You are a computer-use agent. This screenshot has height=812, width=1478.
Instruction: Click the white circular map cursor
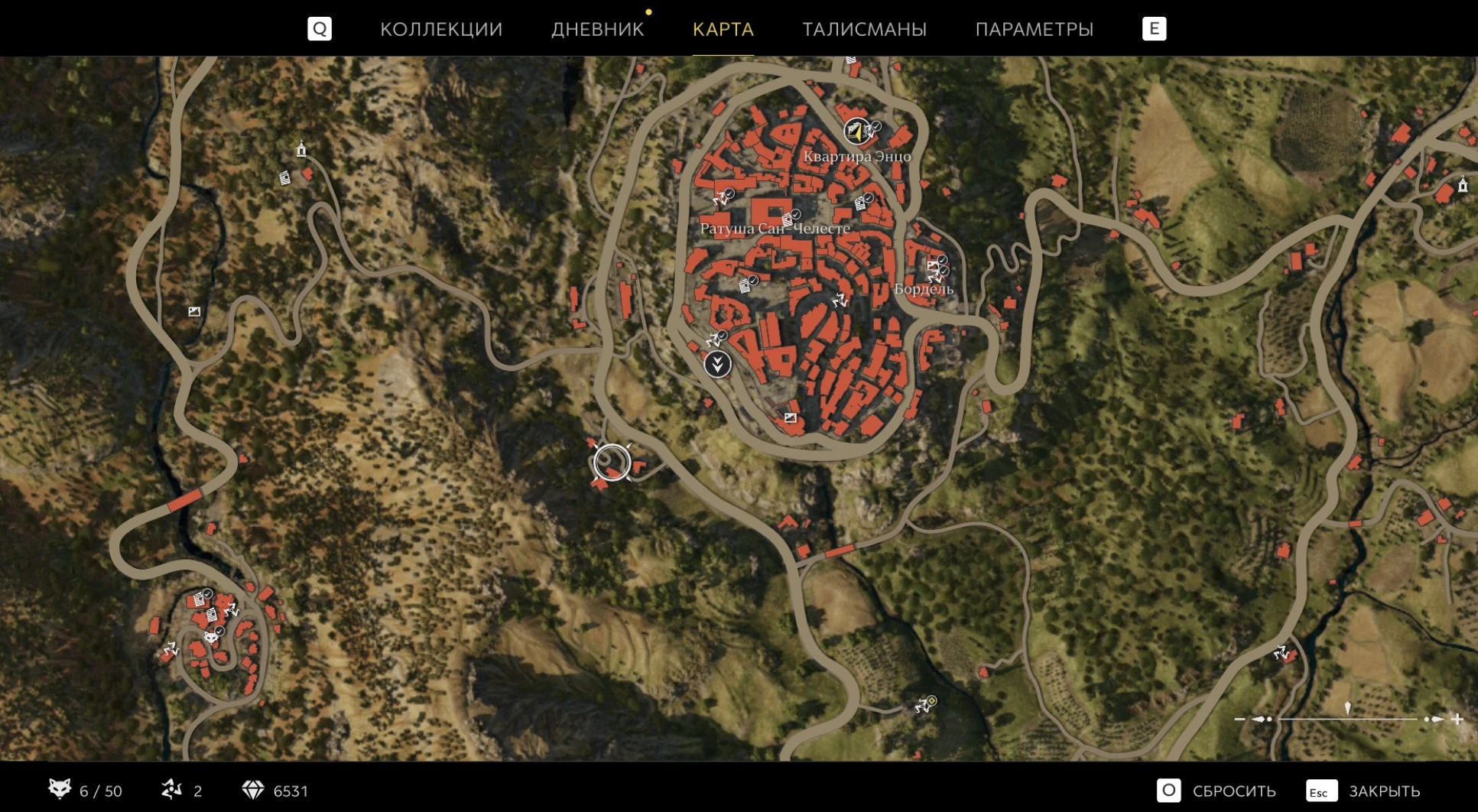point(612,463)
